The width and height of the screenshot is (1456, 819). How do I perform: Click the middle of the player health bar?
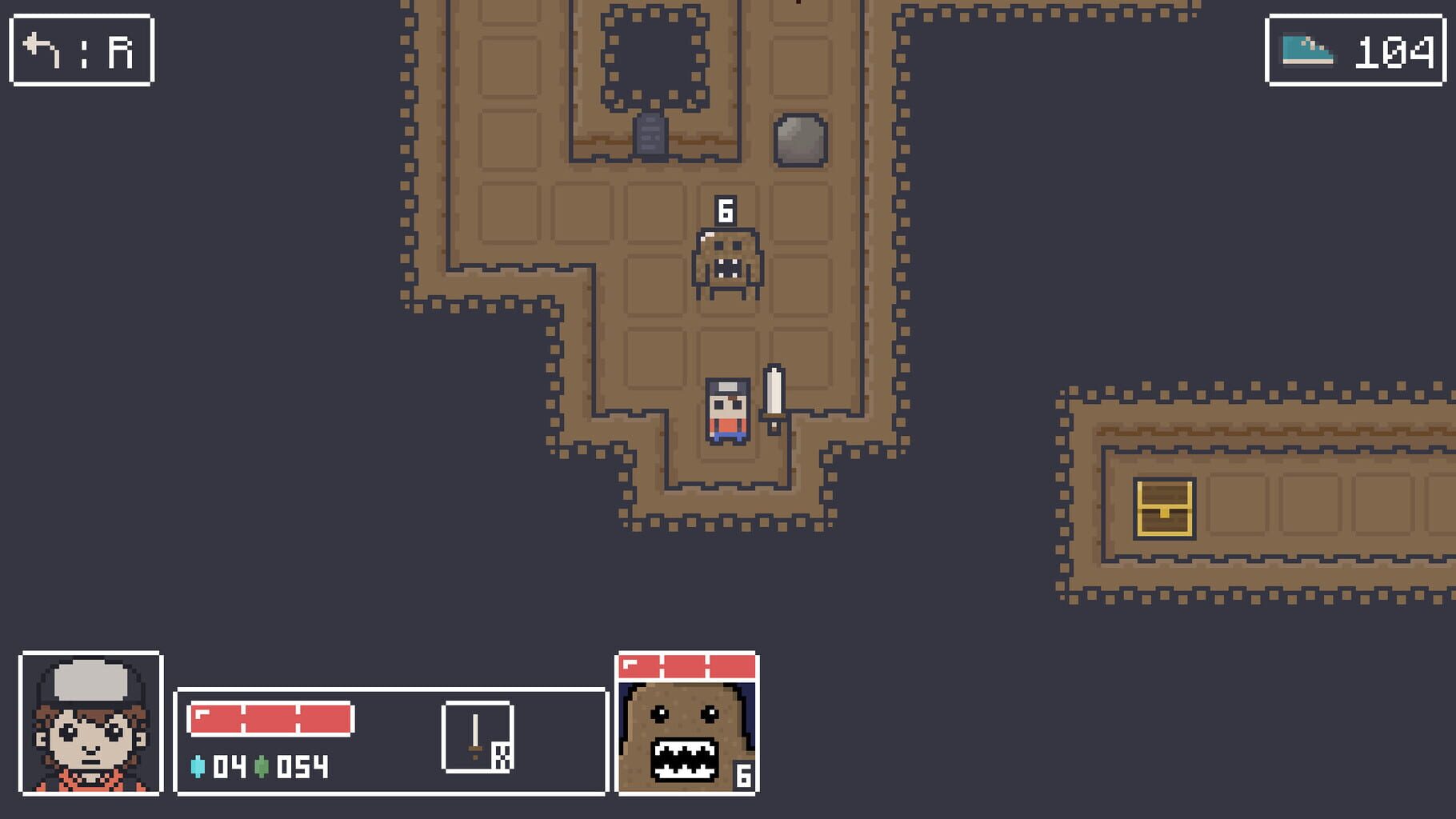[270, 718]
